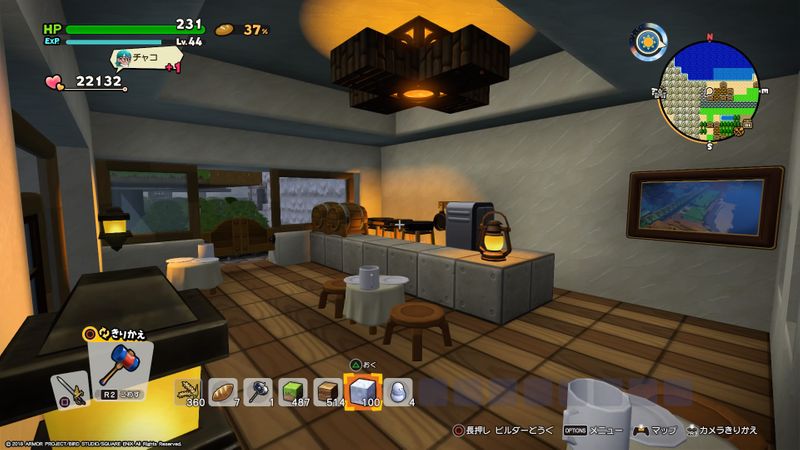This screenshot has width=800, height=450.
Task: Choose the white egg-shaped item slot
Action: point(396,391)
